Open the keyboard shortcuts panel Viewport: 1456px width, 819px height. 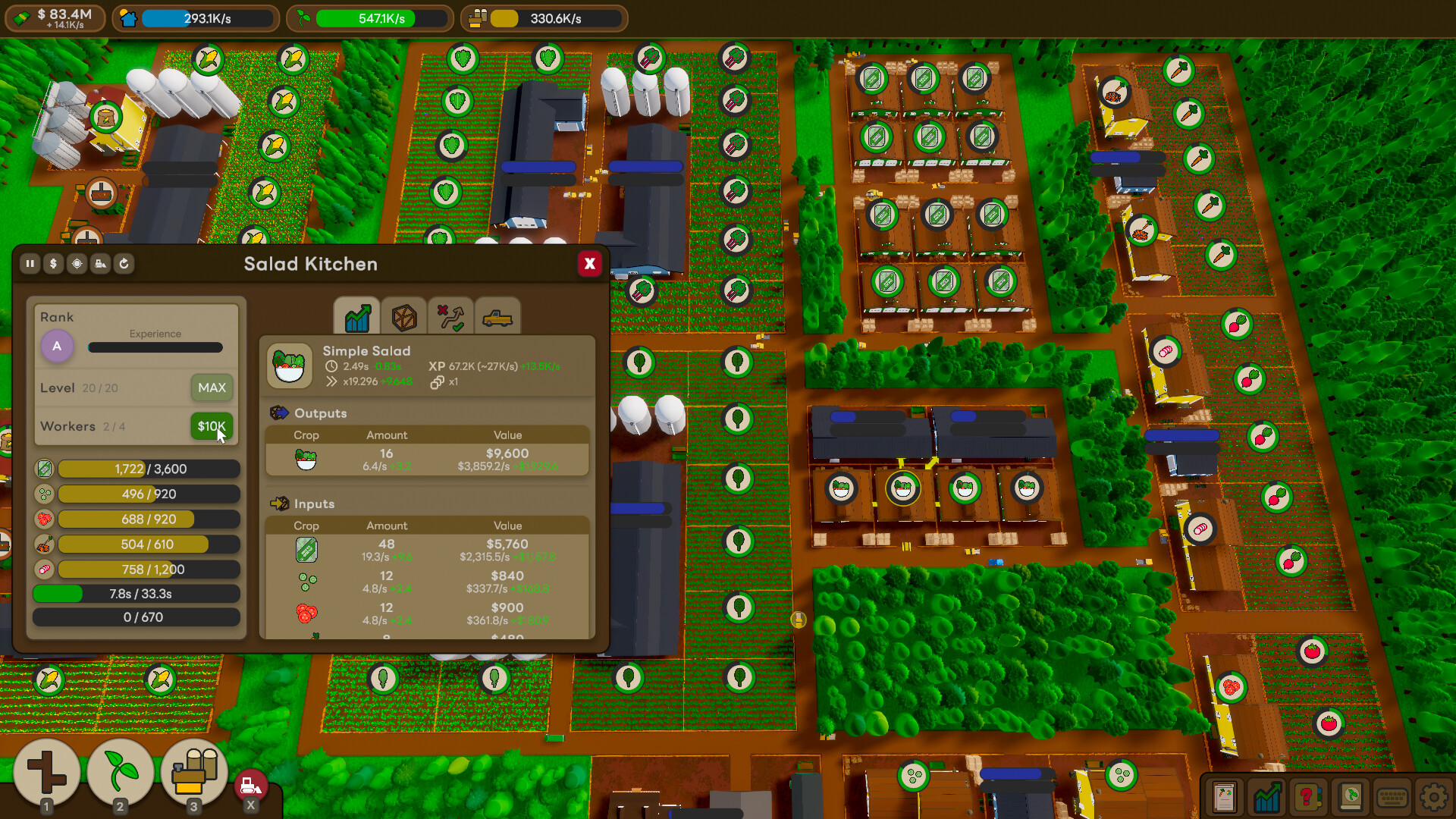[x=1392, y=796]
